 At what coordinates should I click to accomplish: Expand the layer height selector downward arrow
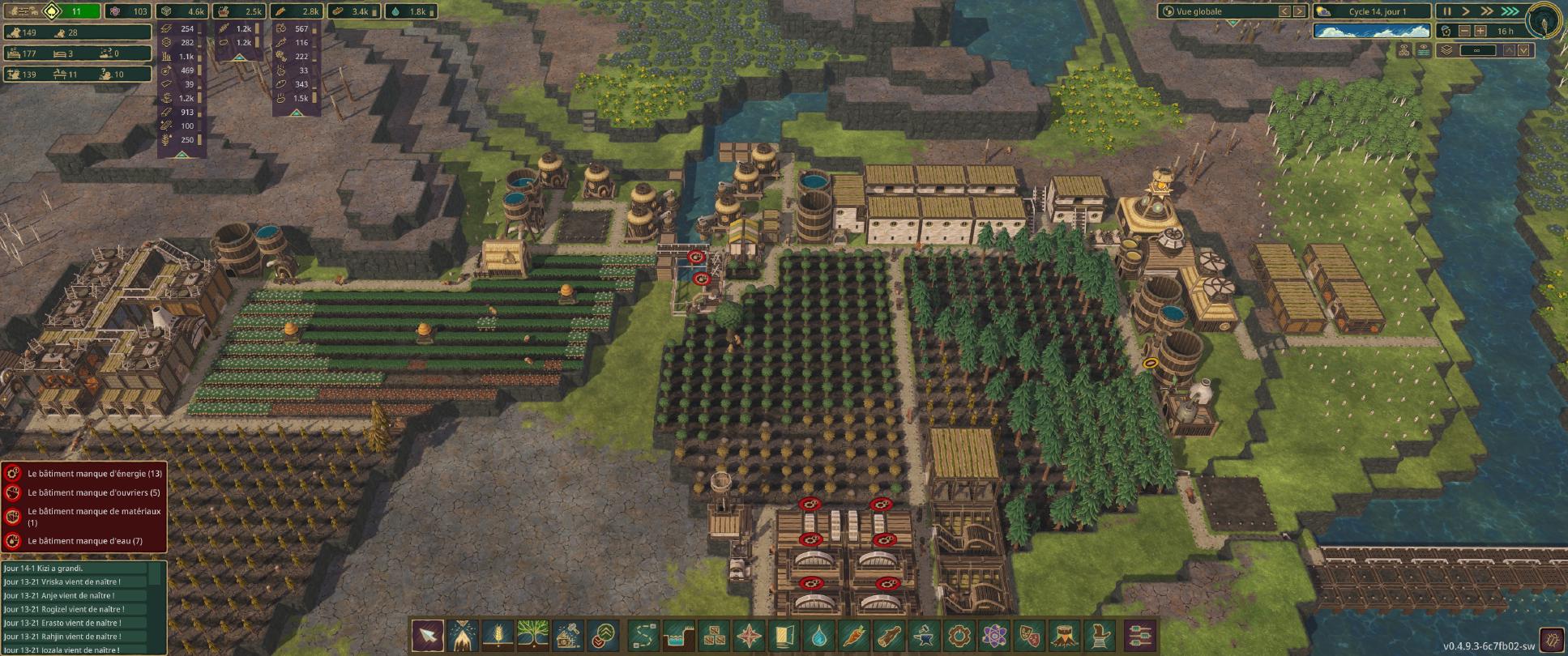[1525, 49]
